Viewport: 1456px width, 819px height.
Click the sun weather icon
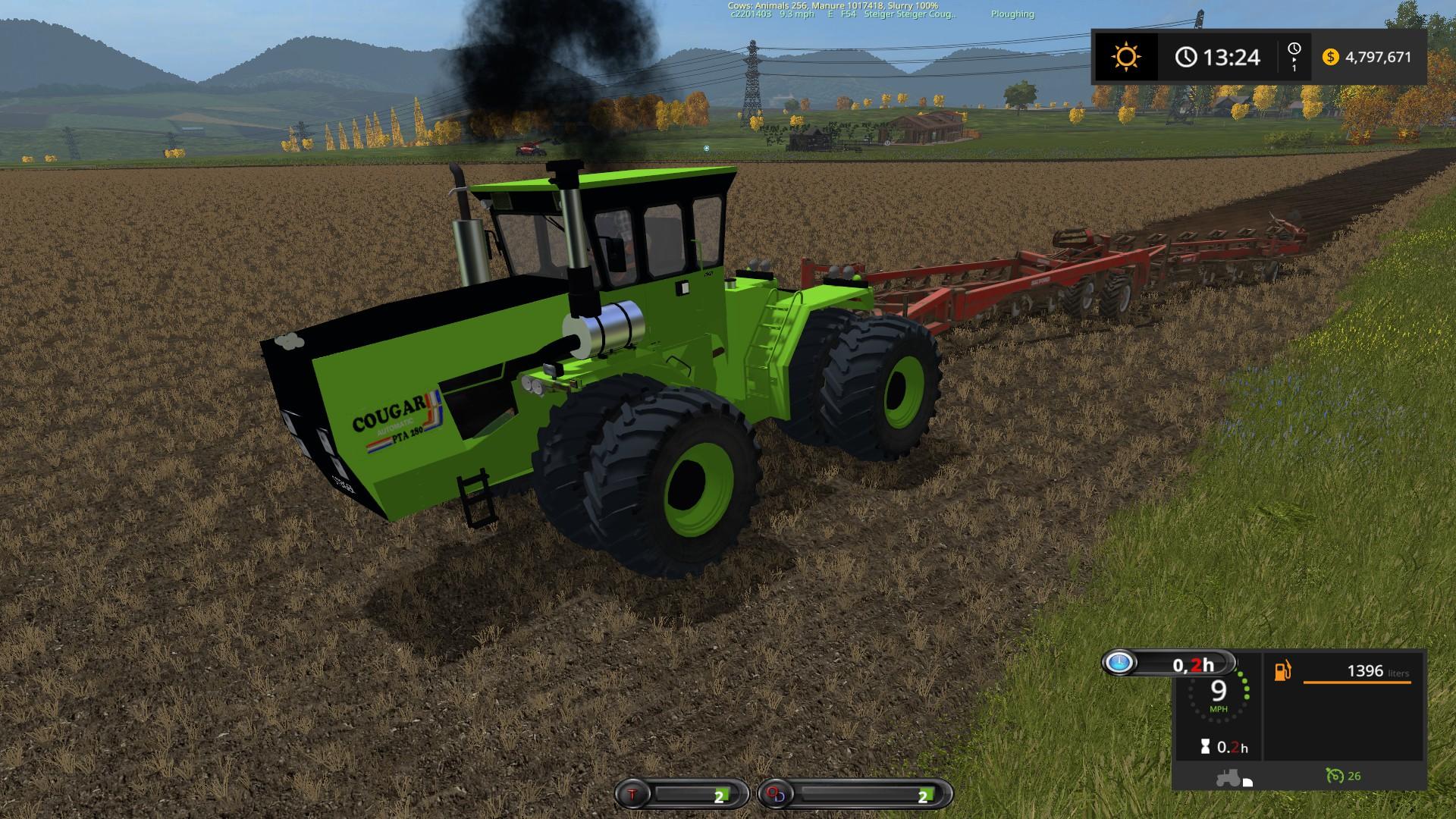1125,57
